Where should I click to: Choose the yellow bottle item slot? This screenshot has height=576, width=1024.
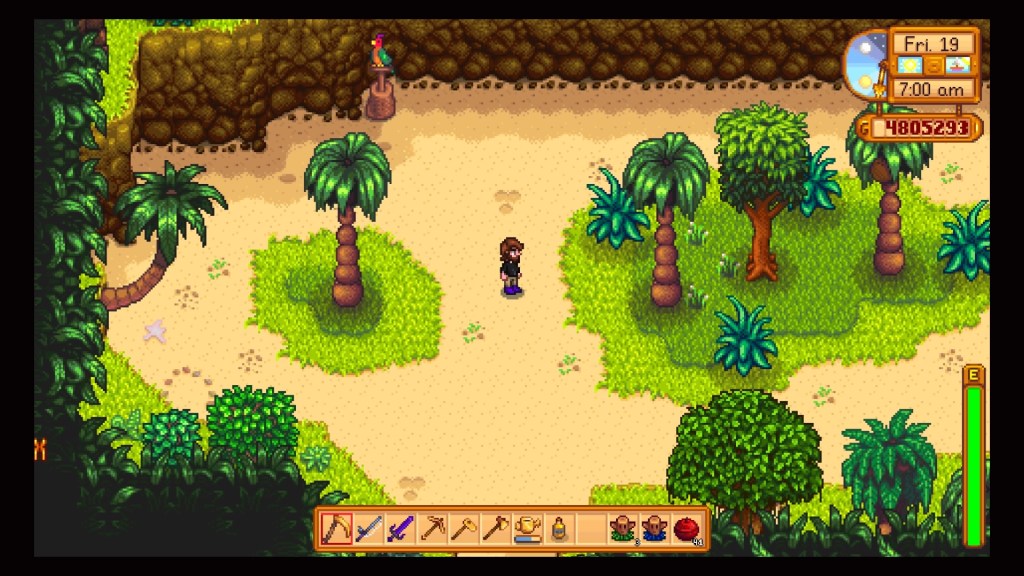559,528
